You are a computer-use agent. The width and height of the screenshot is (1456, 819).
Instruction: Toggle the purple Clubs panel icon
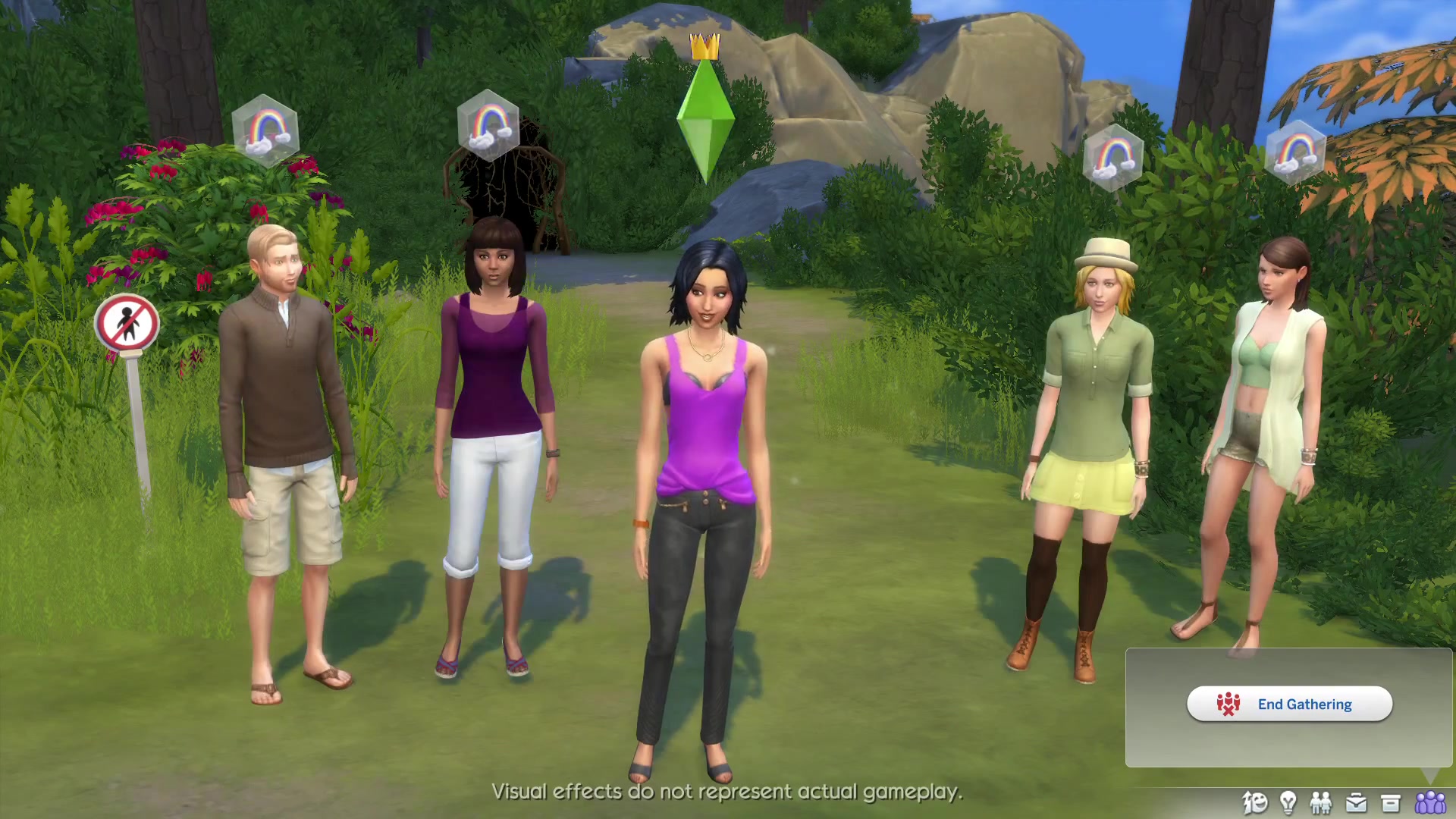click(1430, 802)
